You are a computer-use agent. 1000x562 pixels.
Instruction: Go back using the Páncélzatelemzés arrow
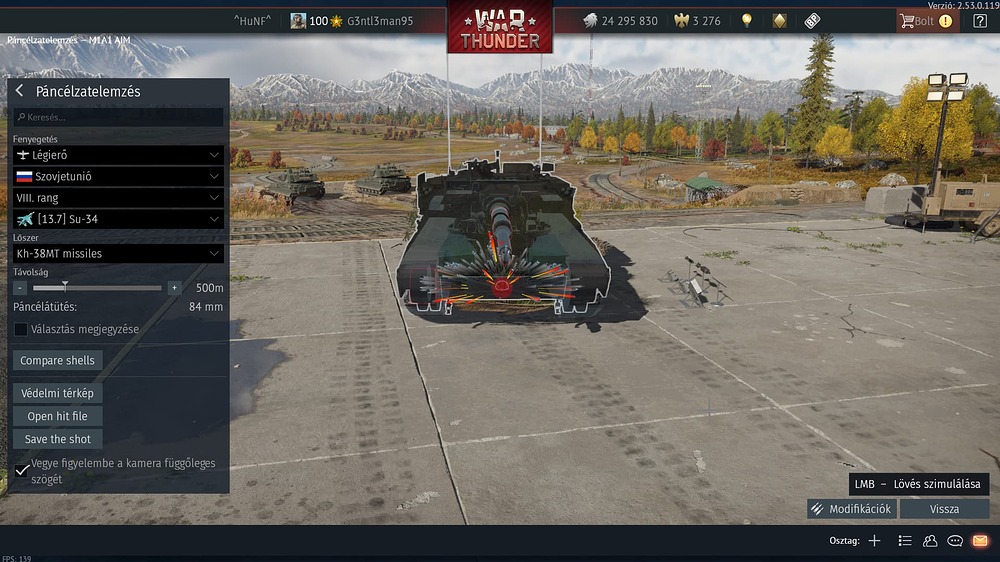[x=19, y=91]
